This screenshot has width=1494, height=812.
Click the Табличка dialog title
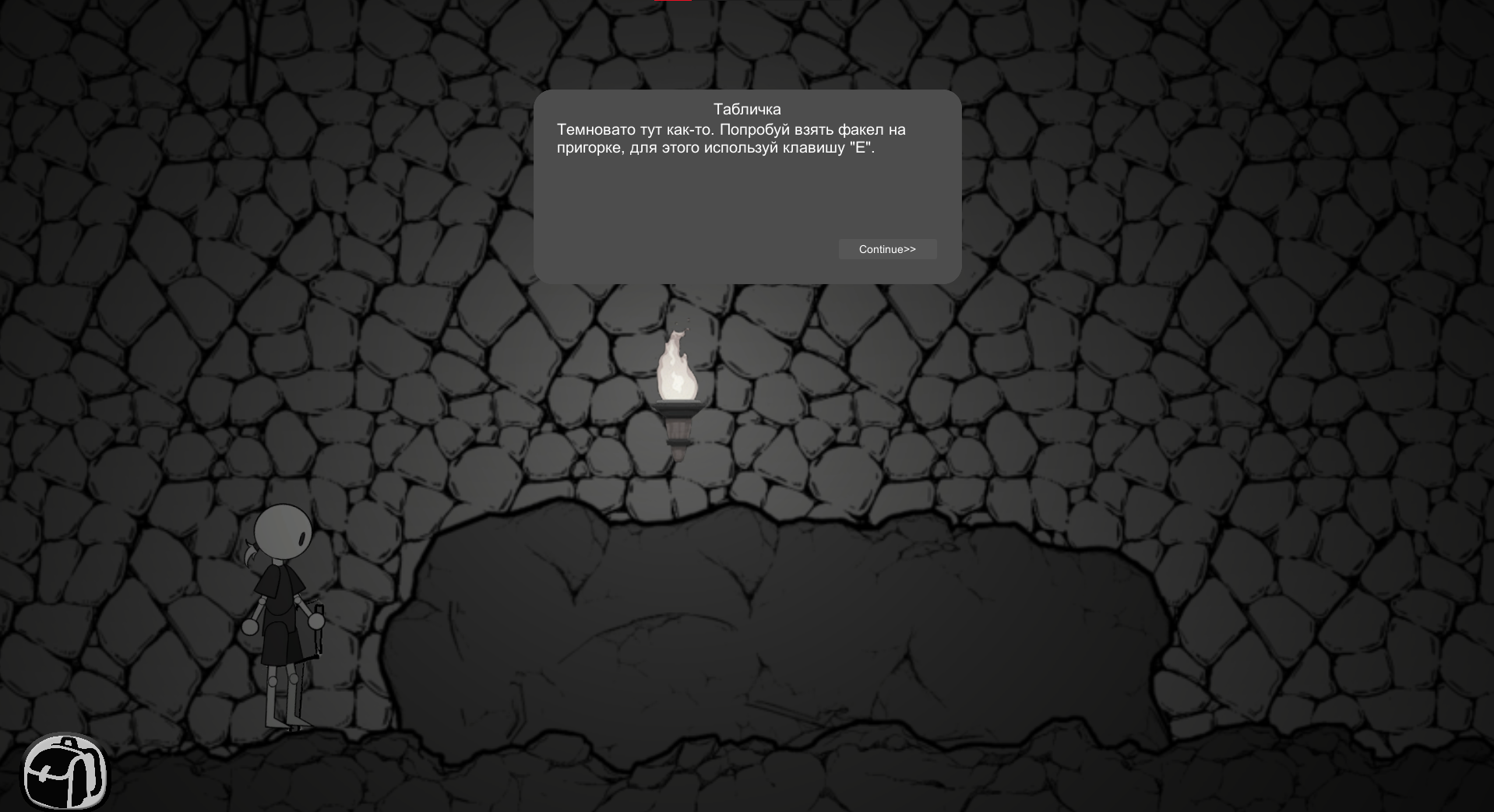pyautogui.click(x=746, y=109)
